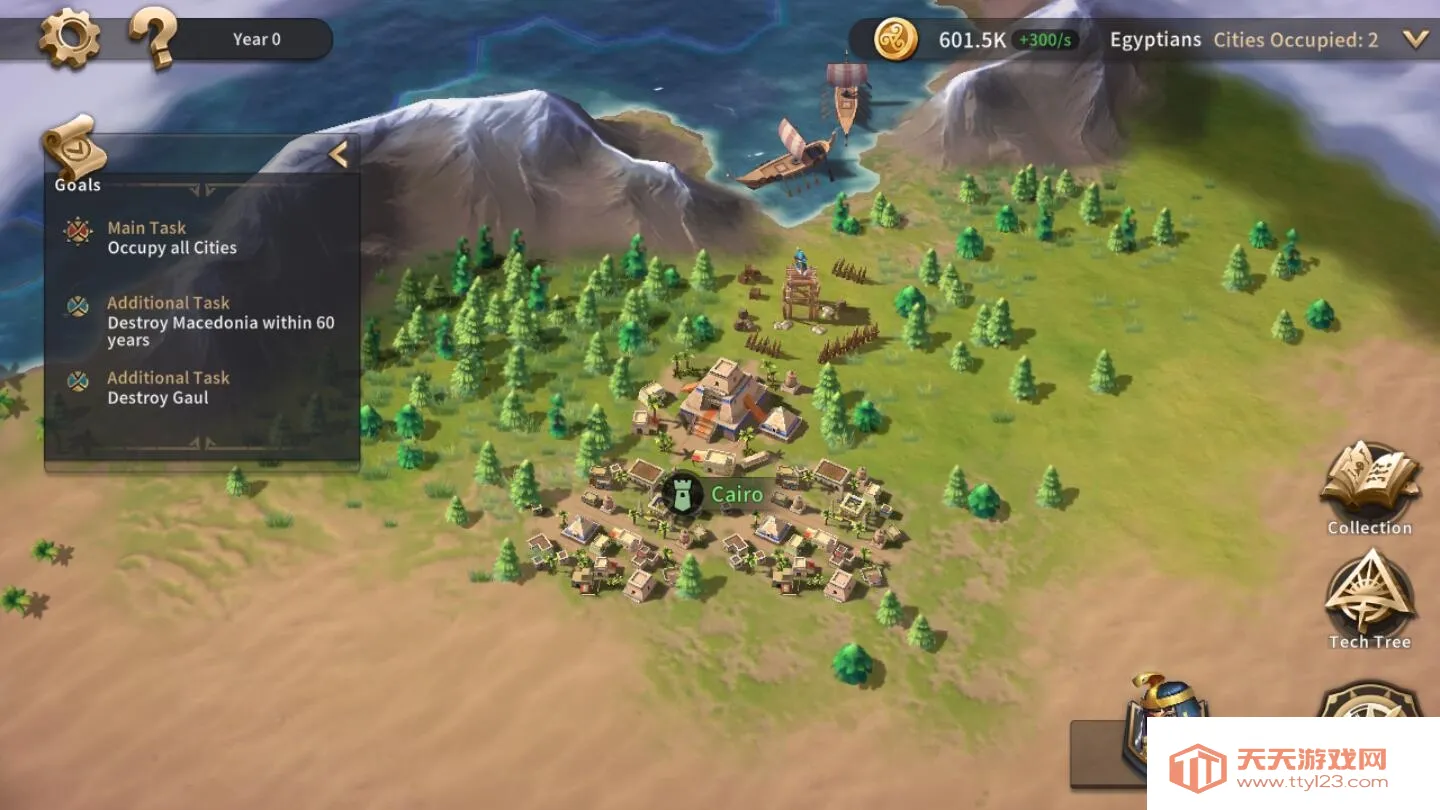Click the gold coin currency icon

coord(895,40)
